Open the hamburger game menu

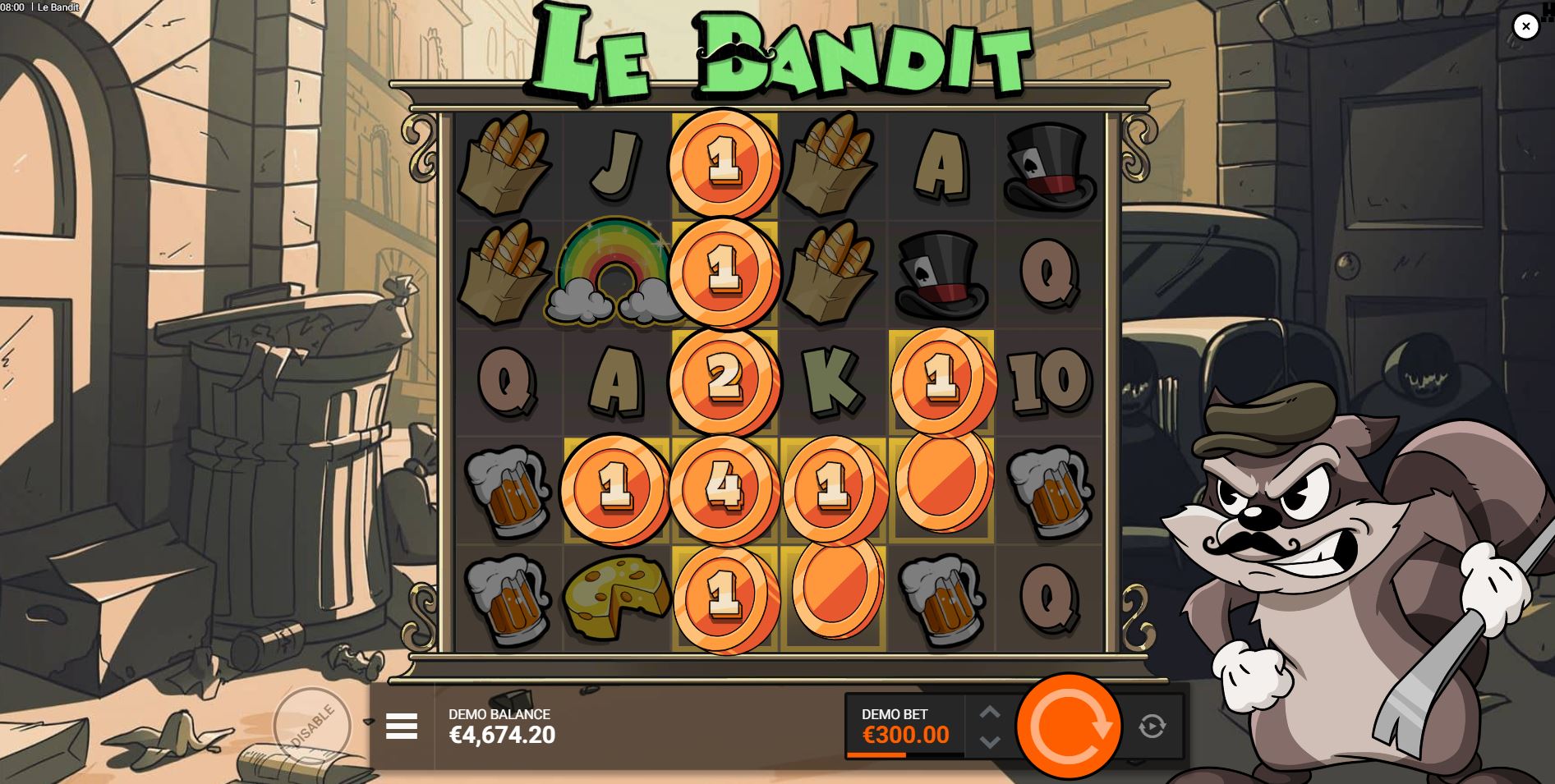[403, 727]
